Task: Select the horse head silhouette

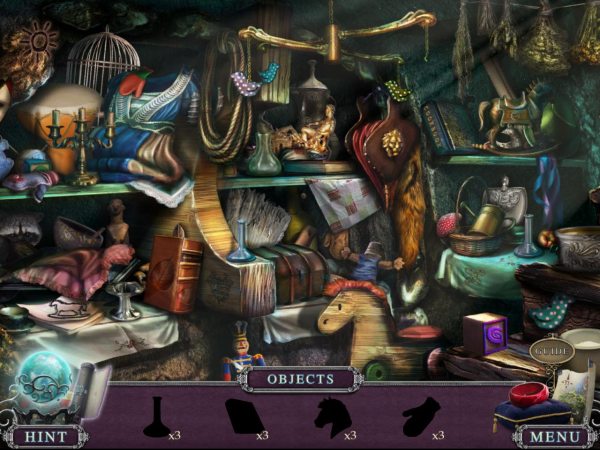Action: coord(331,416)
